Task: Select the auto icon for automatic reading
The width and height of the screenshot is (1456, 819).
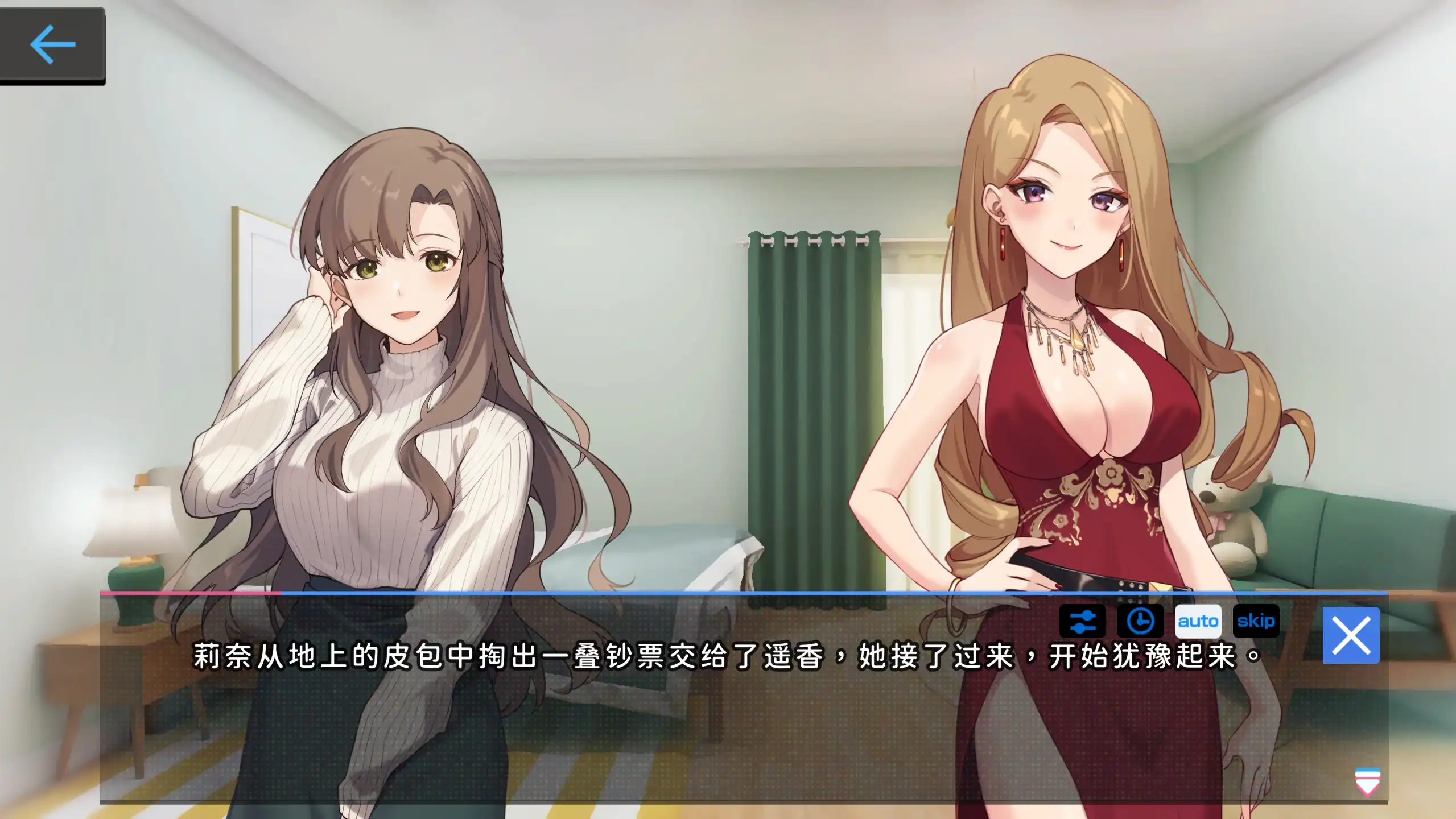Action: click(x=1198, y=622)
